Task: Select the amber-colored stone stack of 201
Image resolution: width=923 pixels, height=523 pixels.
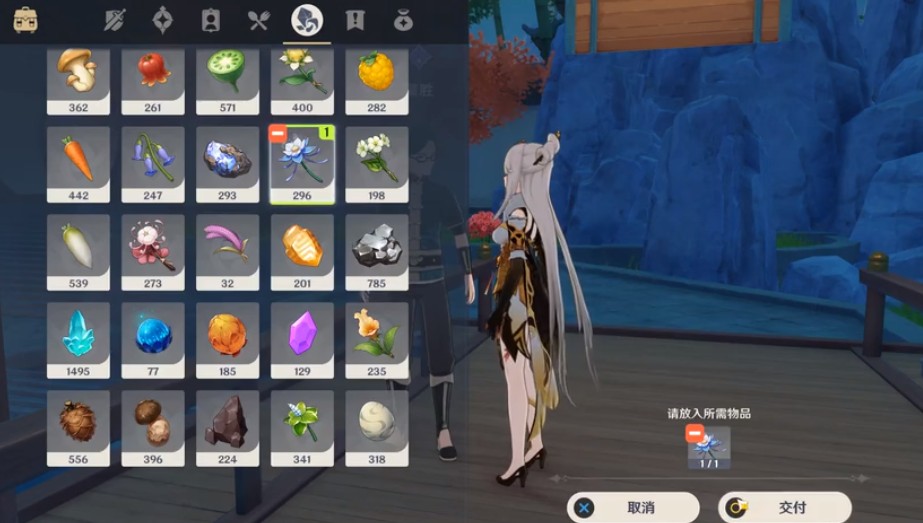Action: 302,252
